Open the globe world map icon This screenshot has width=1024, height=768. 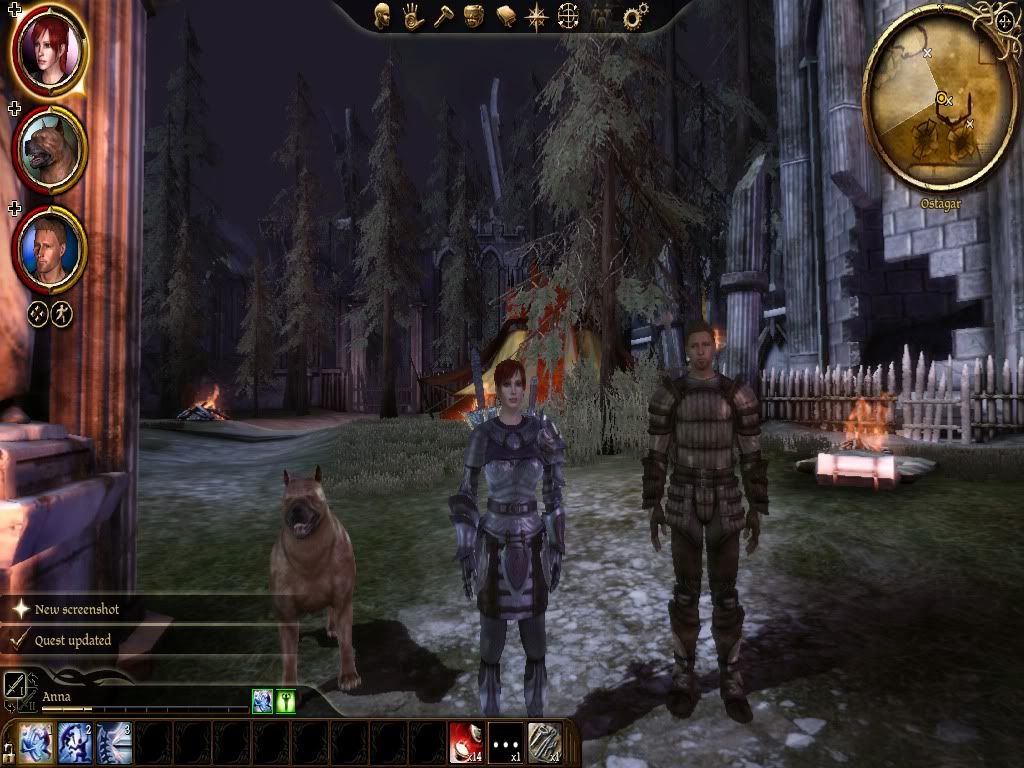[x=568, y=16]
